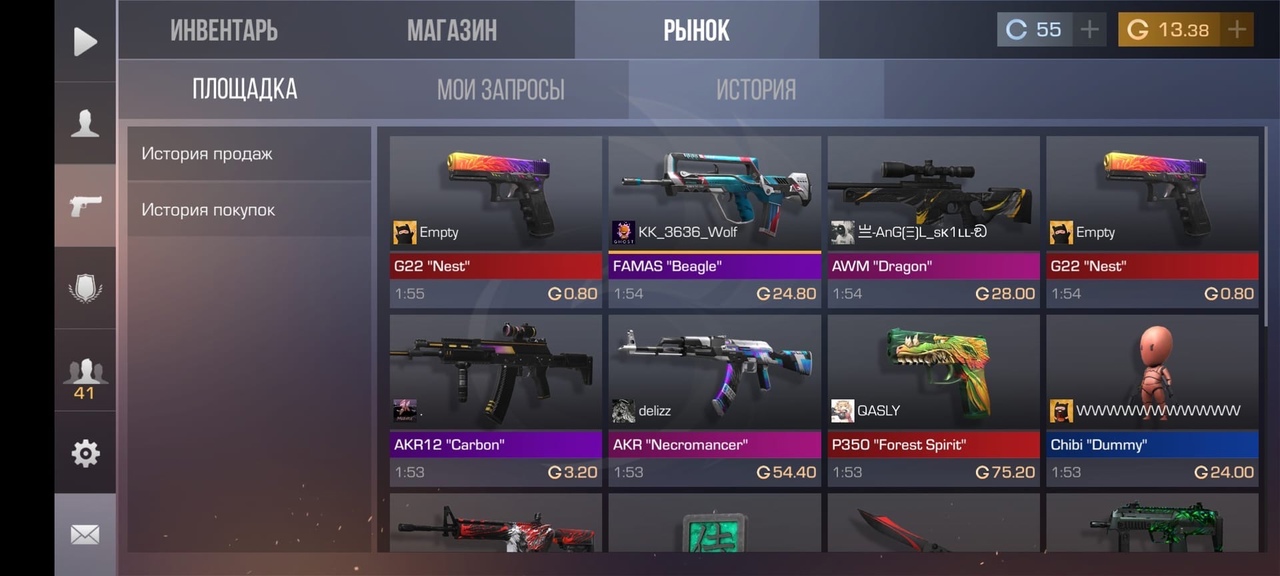Viewport: 1280px width, 576px height.
Task: Add gold currency with plus button
Action: [1237, 30]
